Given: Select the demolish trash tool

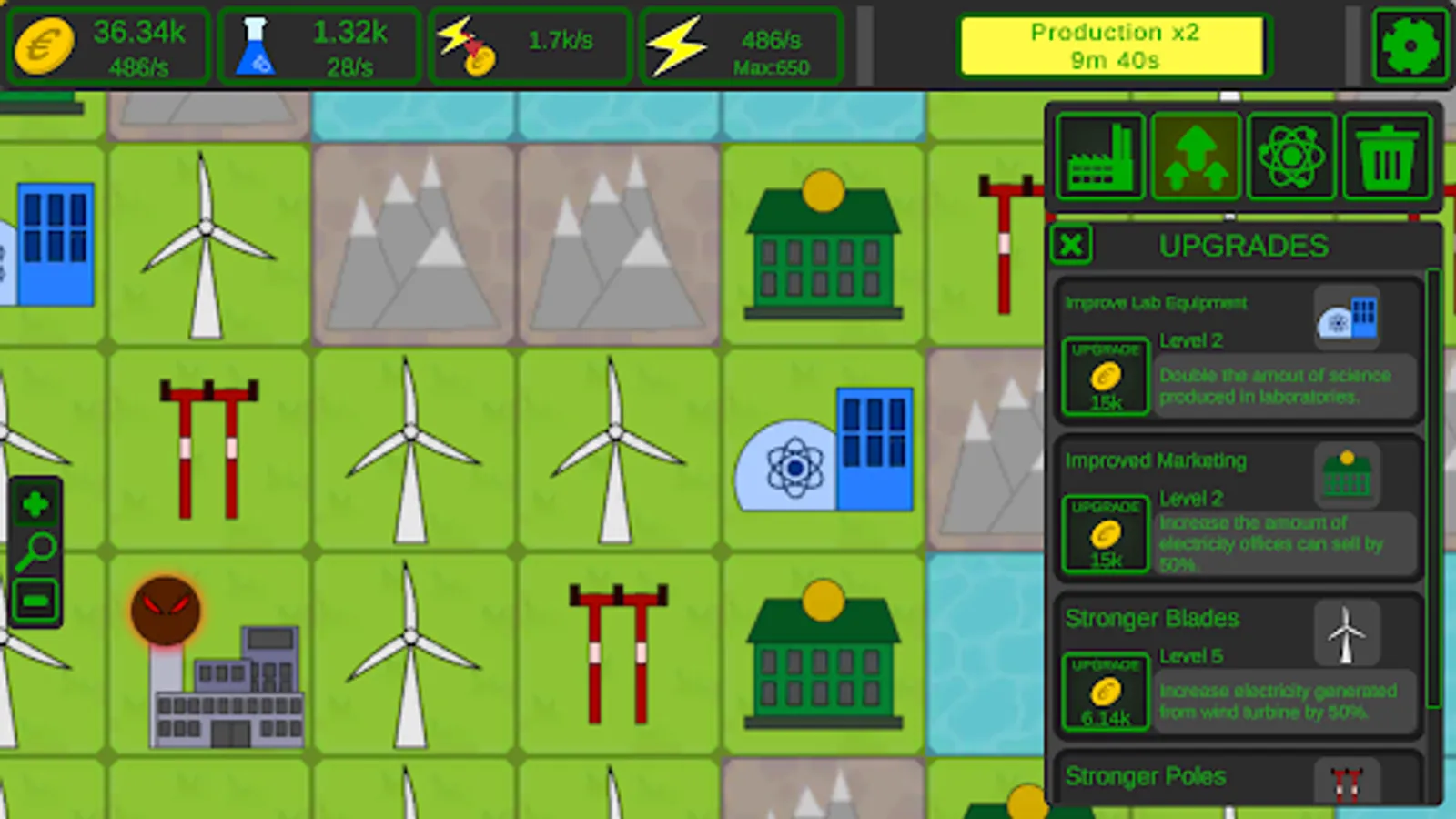Looking at the screenshot, I should [1387, 156].
